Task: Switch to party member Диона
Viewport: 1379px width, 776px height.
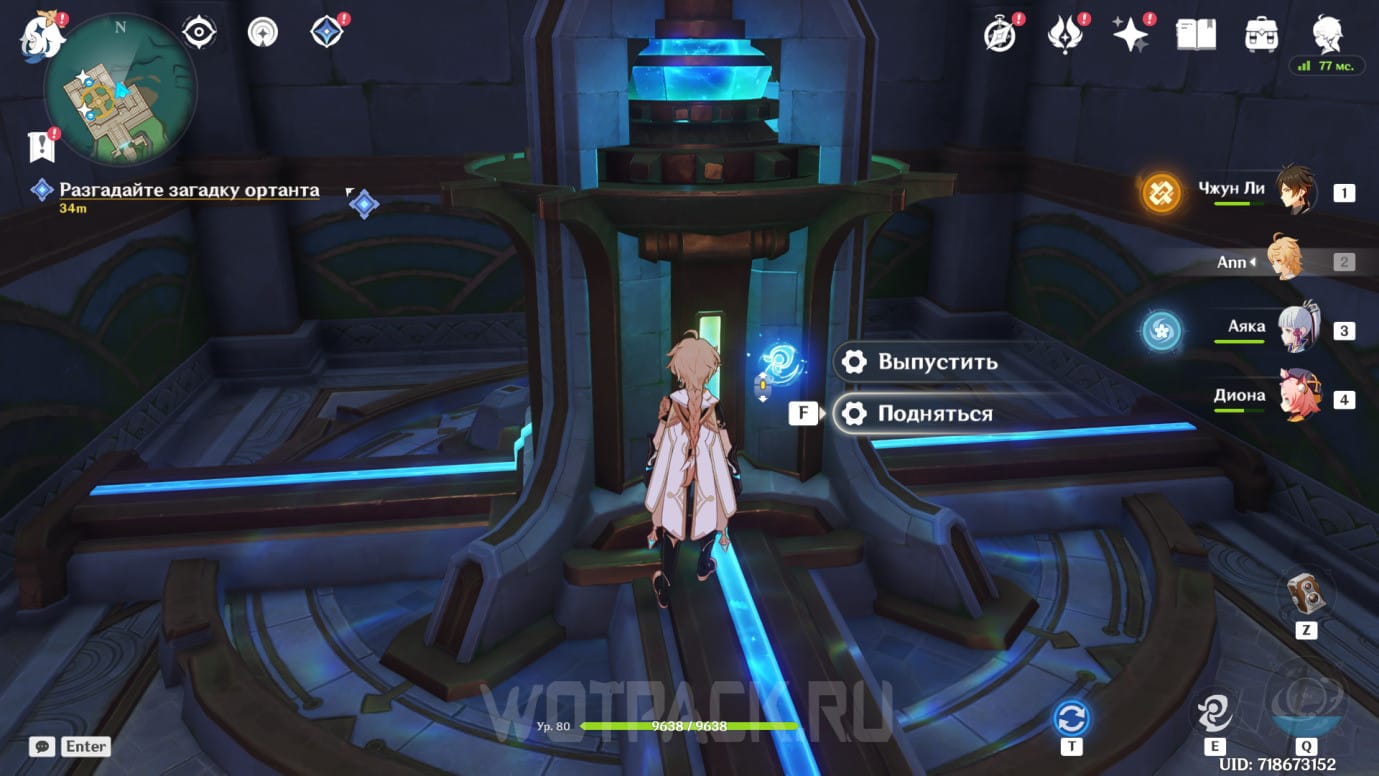Action: [x=1296, y=397]
